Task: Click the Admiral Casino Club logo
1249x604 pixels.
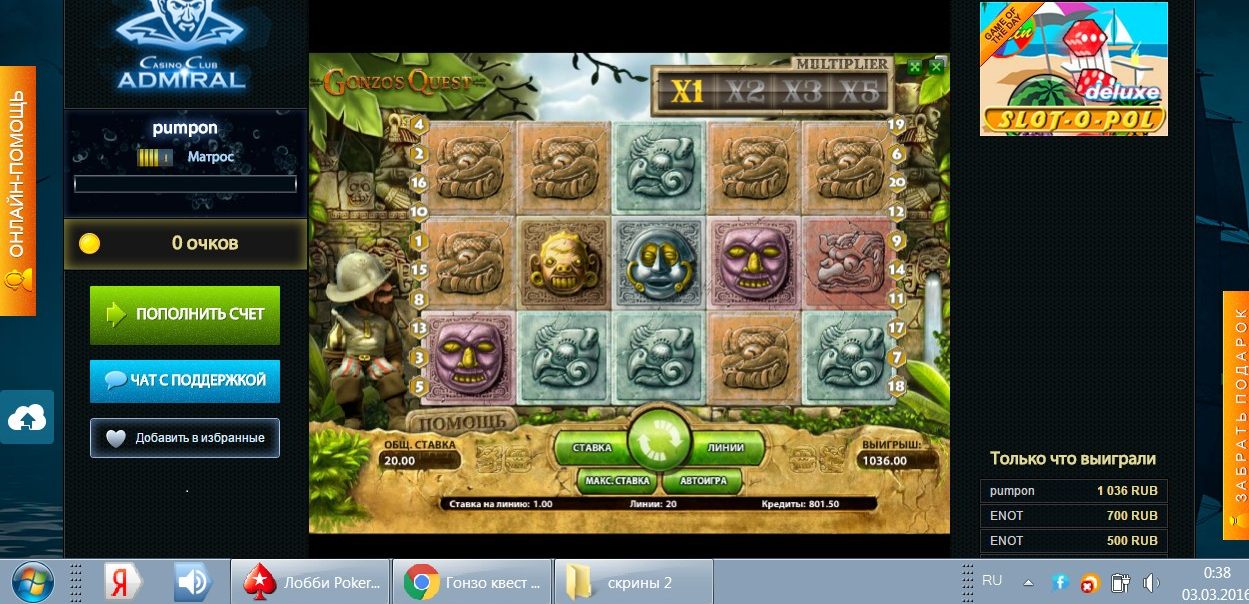Action: (x=181, y=48)
